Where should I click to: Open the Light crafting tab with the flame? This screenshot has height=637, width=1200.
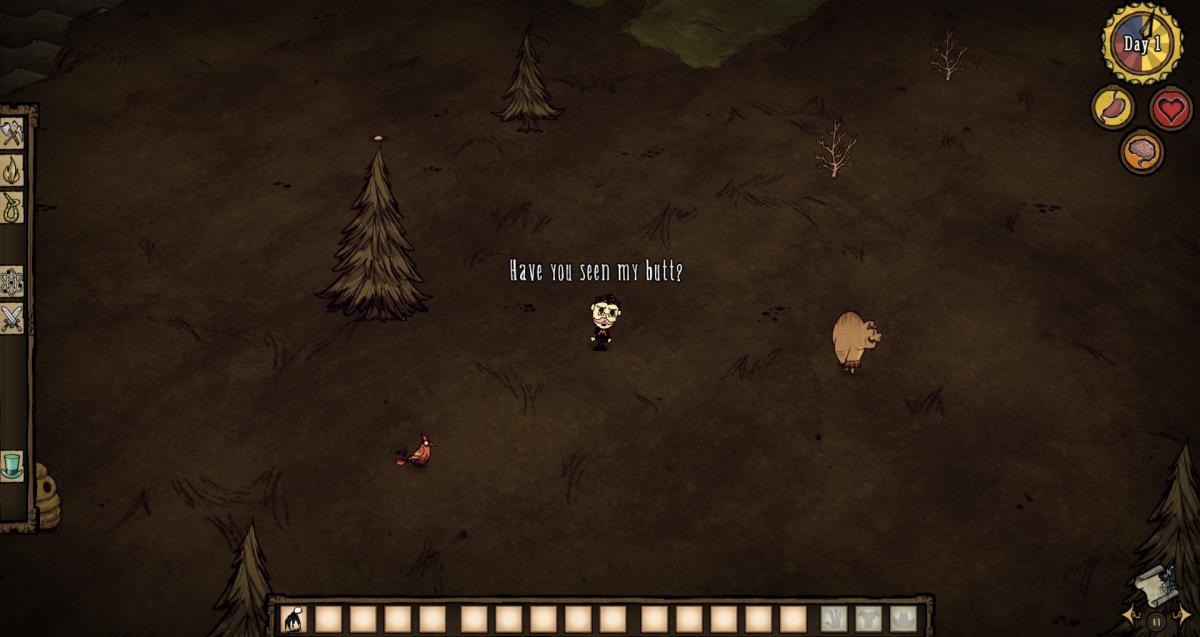12,170
